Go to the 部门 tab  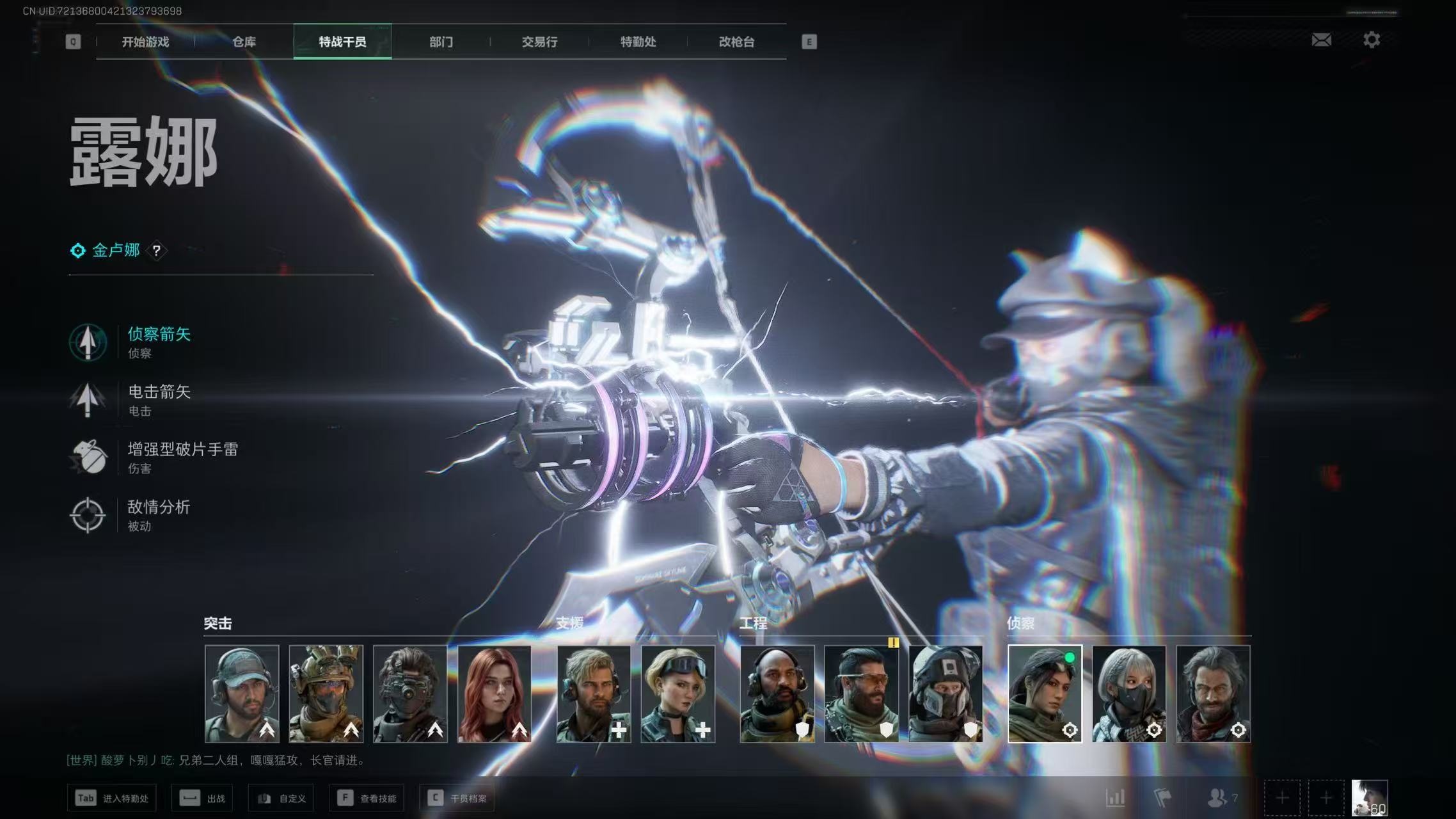[441, 42]
